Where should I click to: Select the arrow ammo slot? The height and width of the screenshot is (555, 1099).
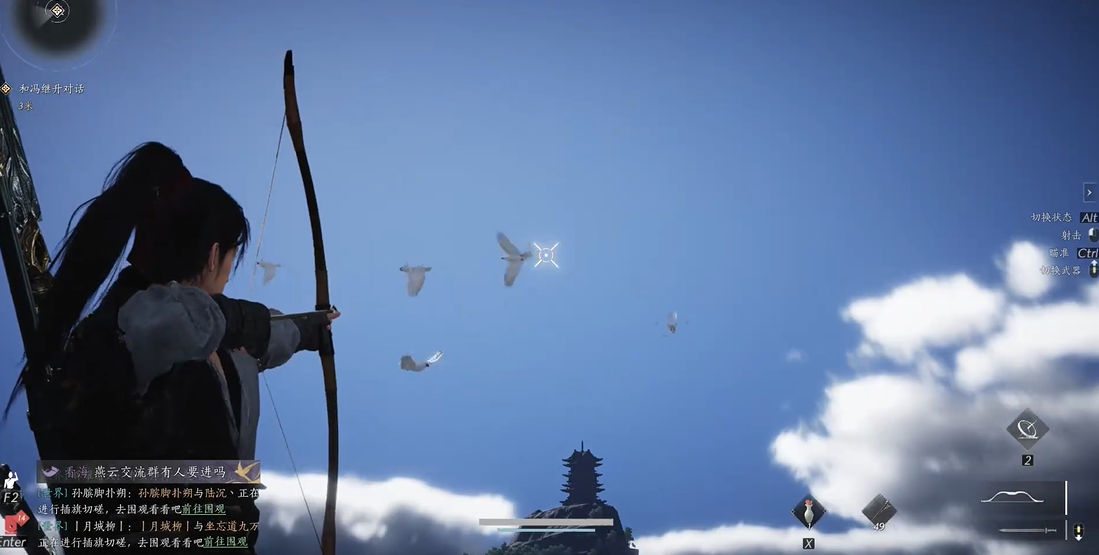point(879,510)
